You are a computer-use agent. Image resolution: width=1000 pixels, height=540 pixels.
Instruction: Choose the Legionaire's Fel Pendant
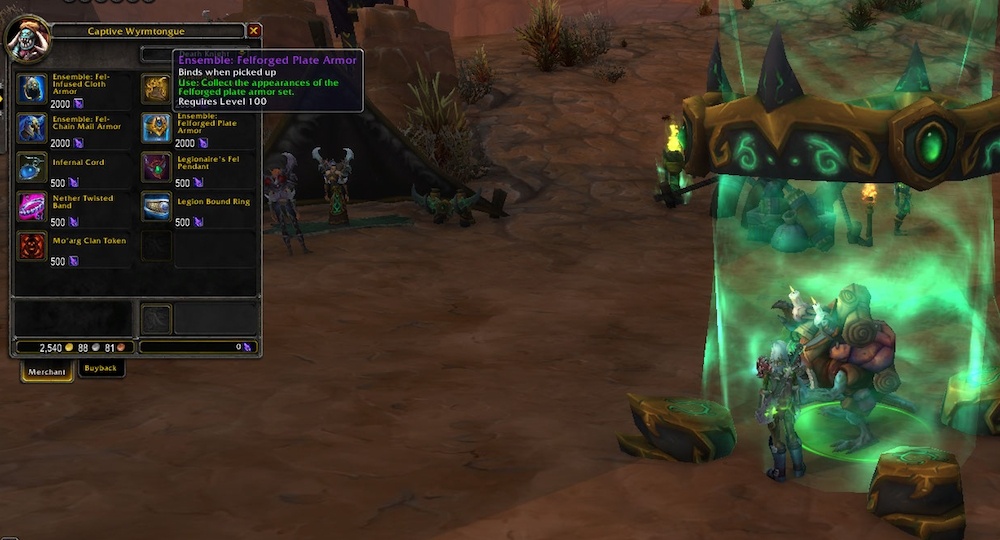tap(156, 166)
